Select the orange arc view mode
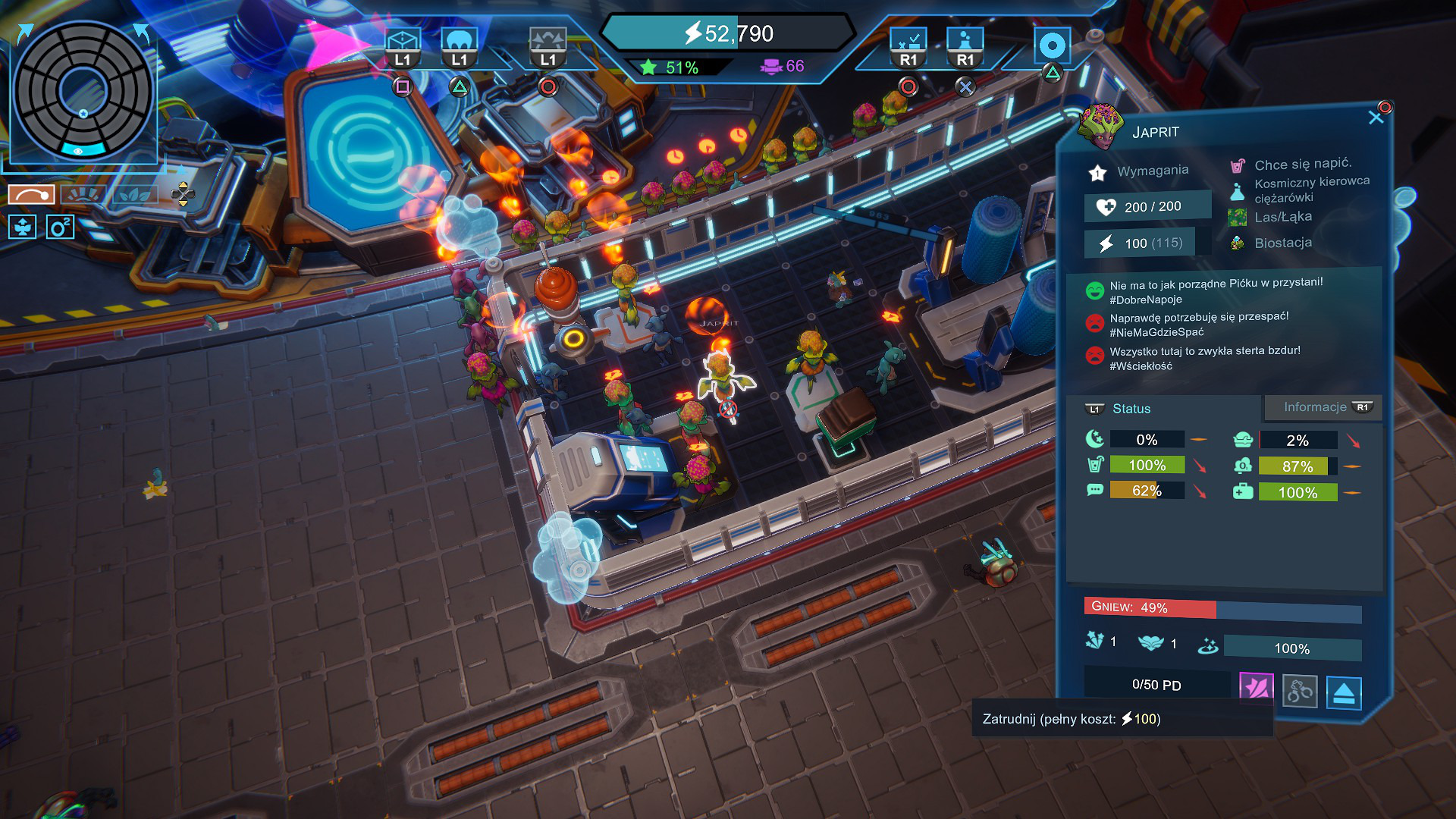 pyautogui.click(x=31, y=195)
